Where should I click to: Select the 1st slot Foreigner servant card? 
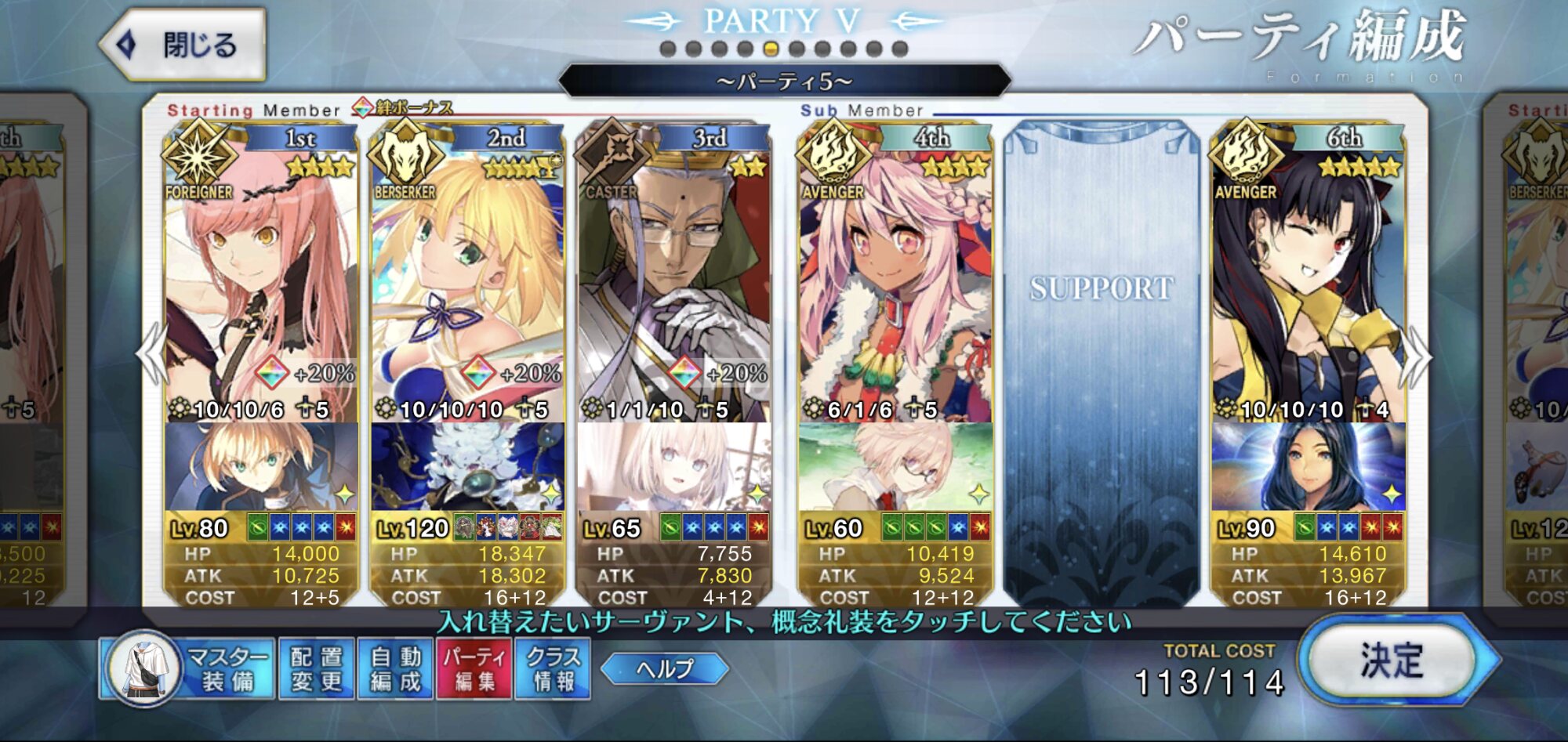260,282
